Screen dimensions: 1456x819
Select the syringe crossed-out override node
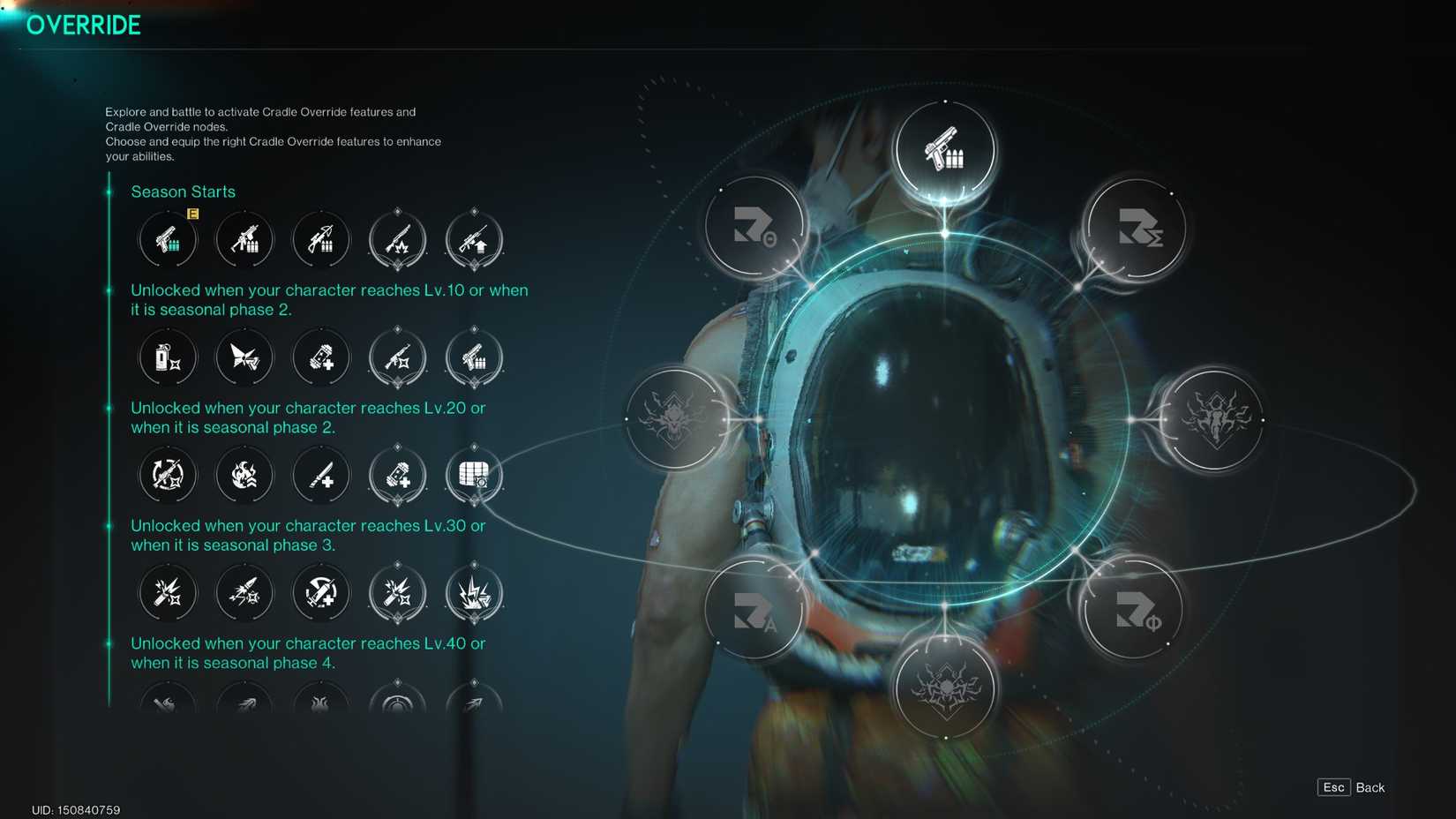[320, 593]
